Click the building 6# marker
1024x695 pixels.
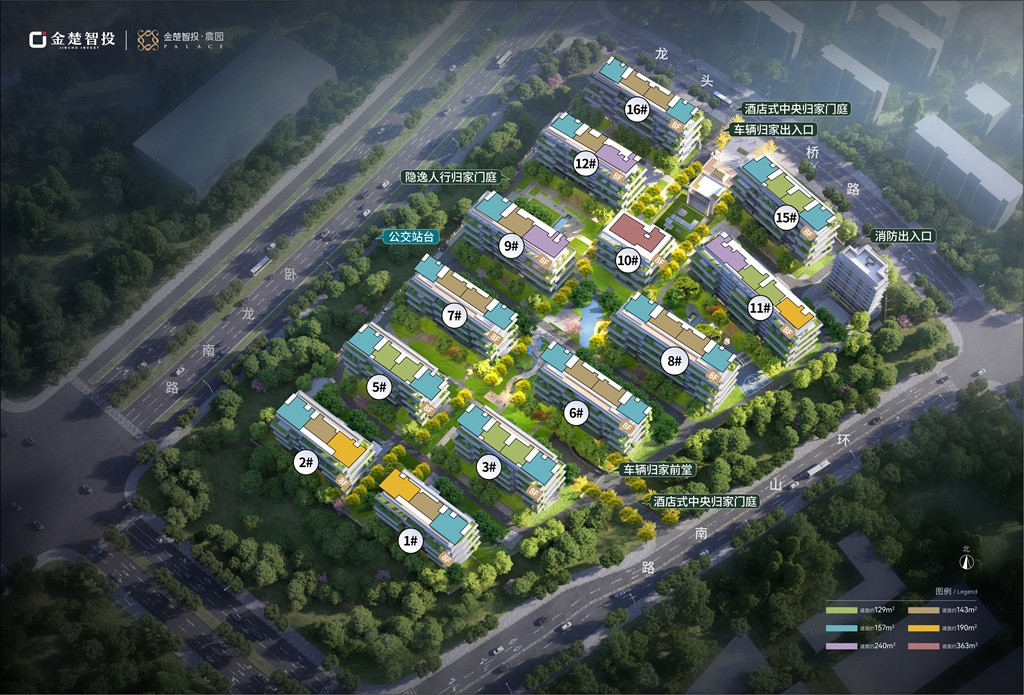click(575, 411)
